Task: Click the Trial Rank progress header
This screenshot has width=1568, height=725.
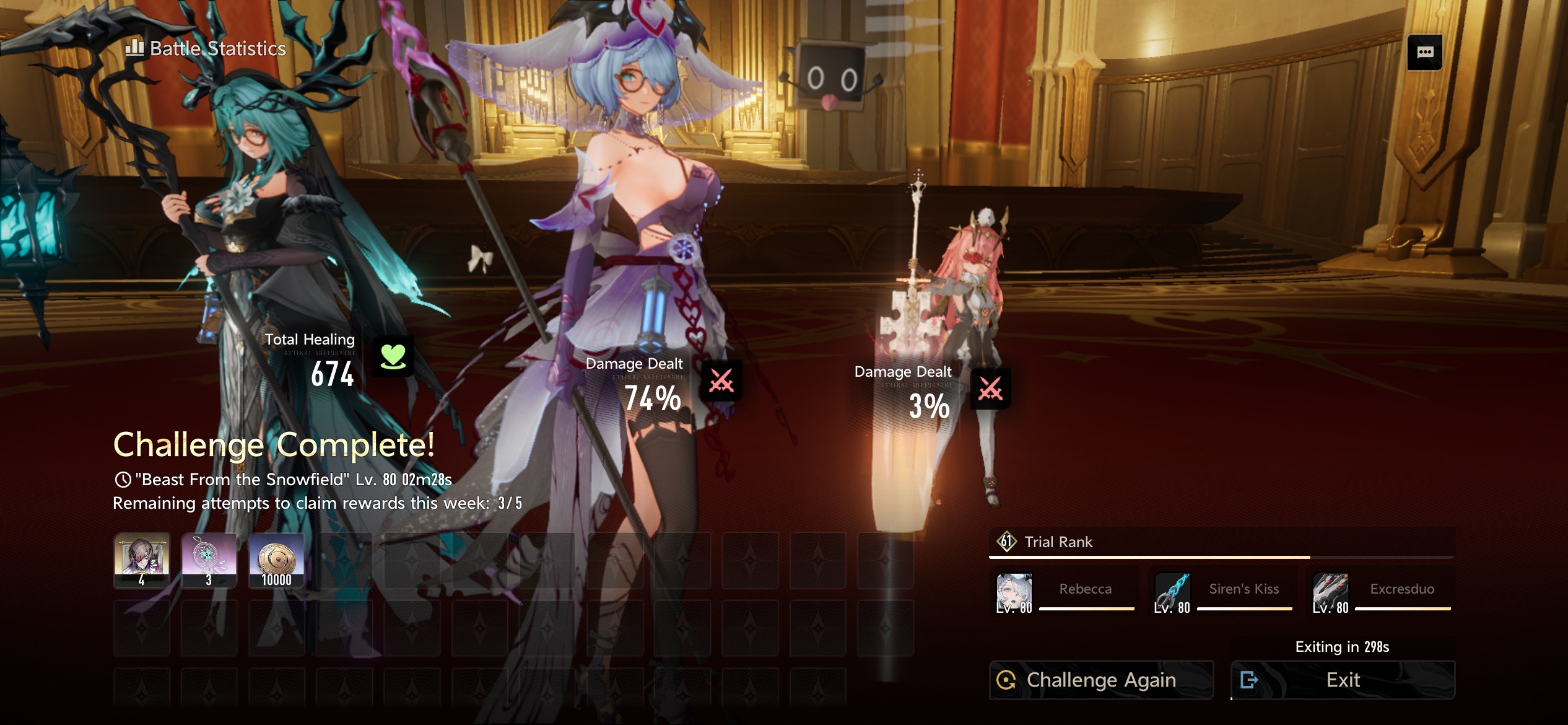Action: pyautogui.click(x=1058, y=542)
